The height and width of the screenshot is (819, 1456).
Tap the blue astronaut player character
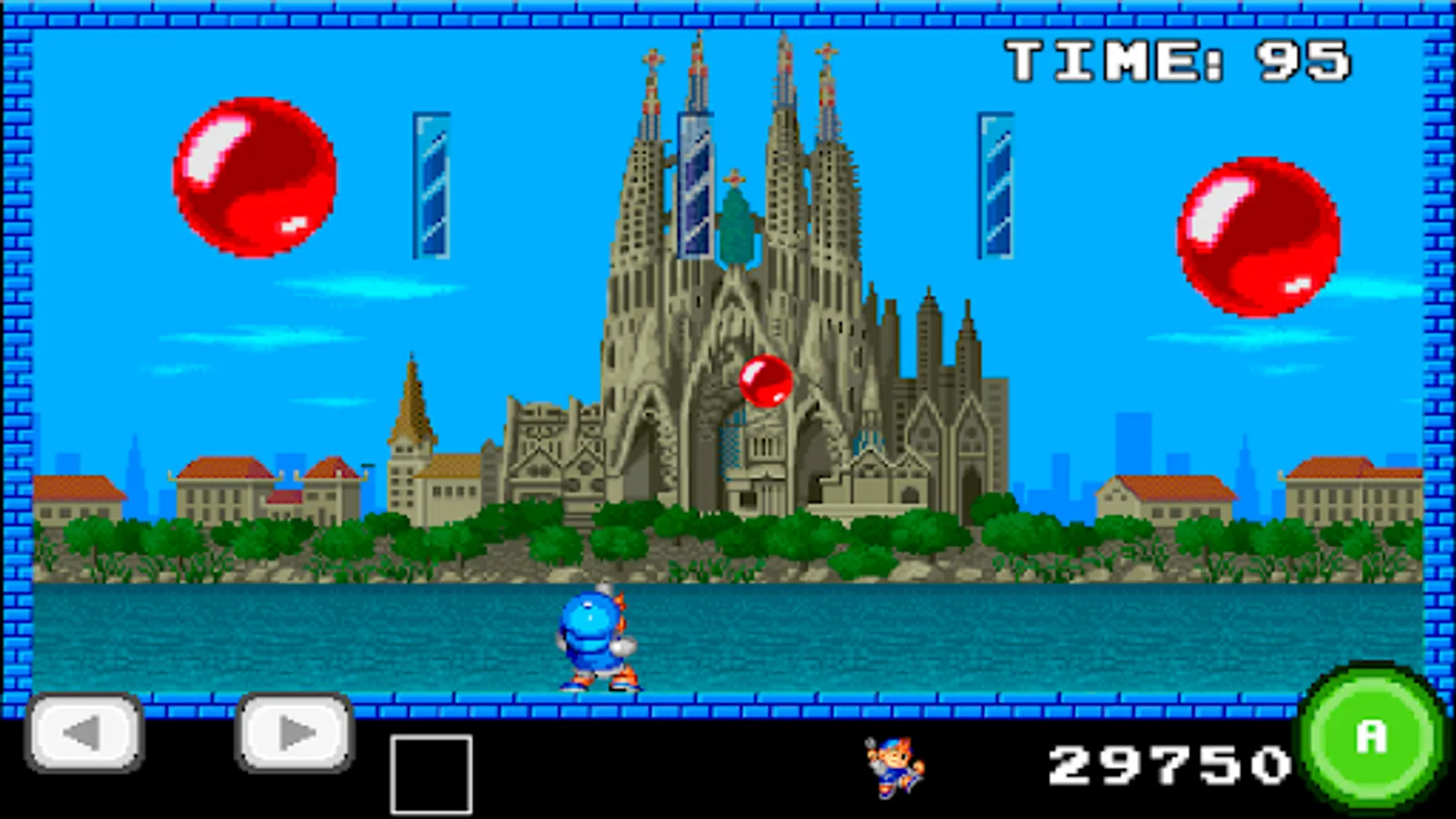591,637
